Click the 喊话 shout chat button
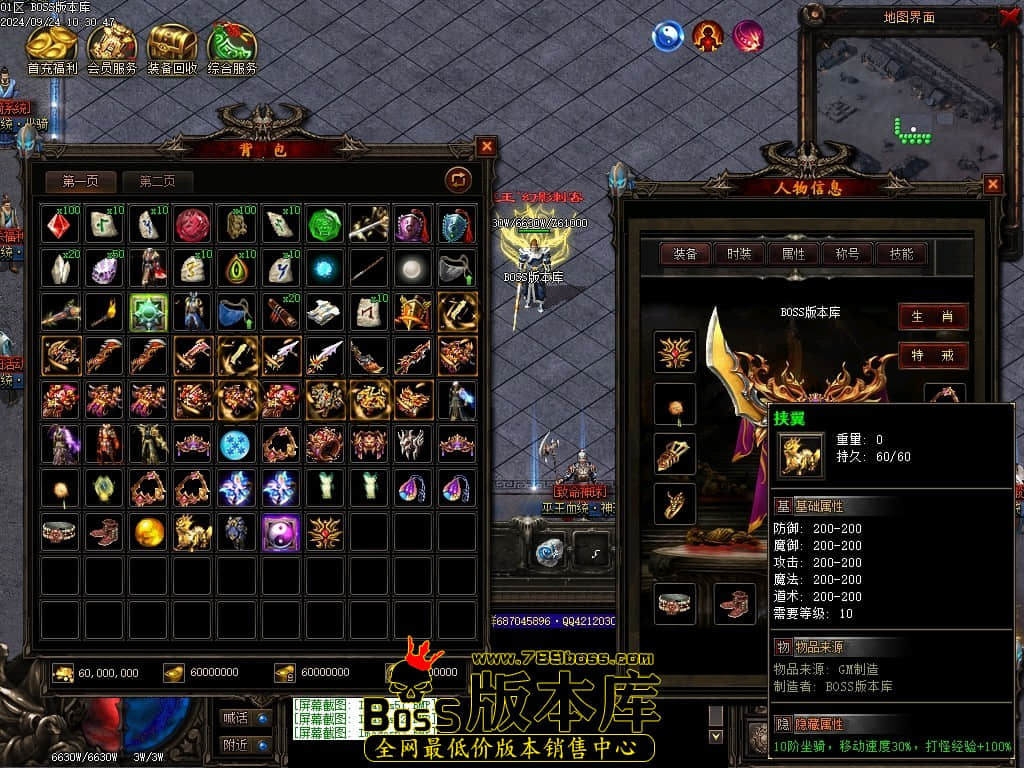Viewport: 1024px width, 768px height. (x=245, y=717)
